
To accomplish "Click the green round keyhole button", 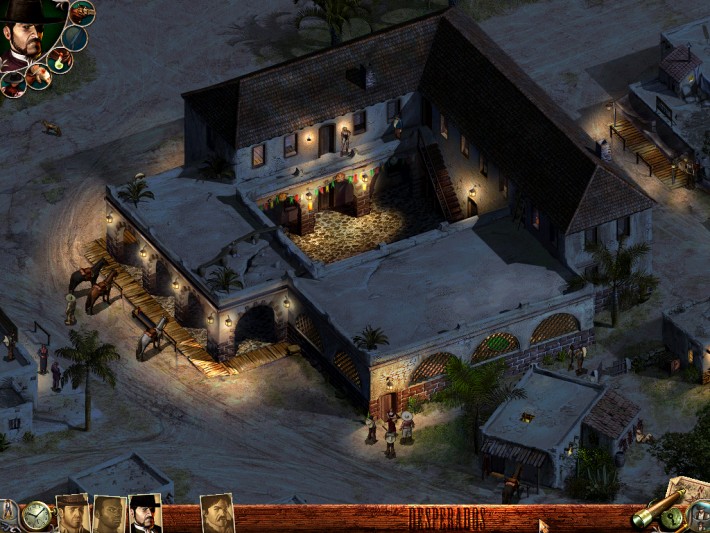I will [x=674, y=519].
